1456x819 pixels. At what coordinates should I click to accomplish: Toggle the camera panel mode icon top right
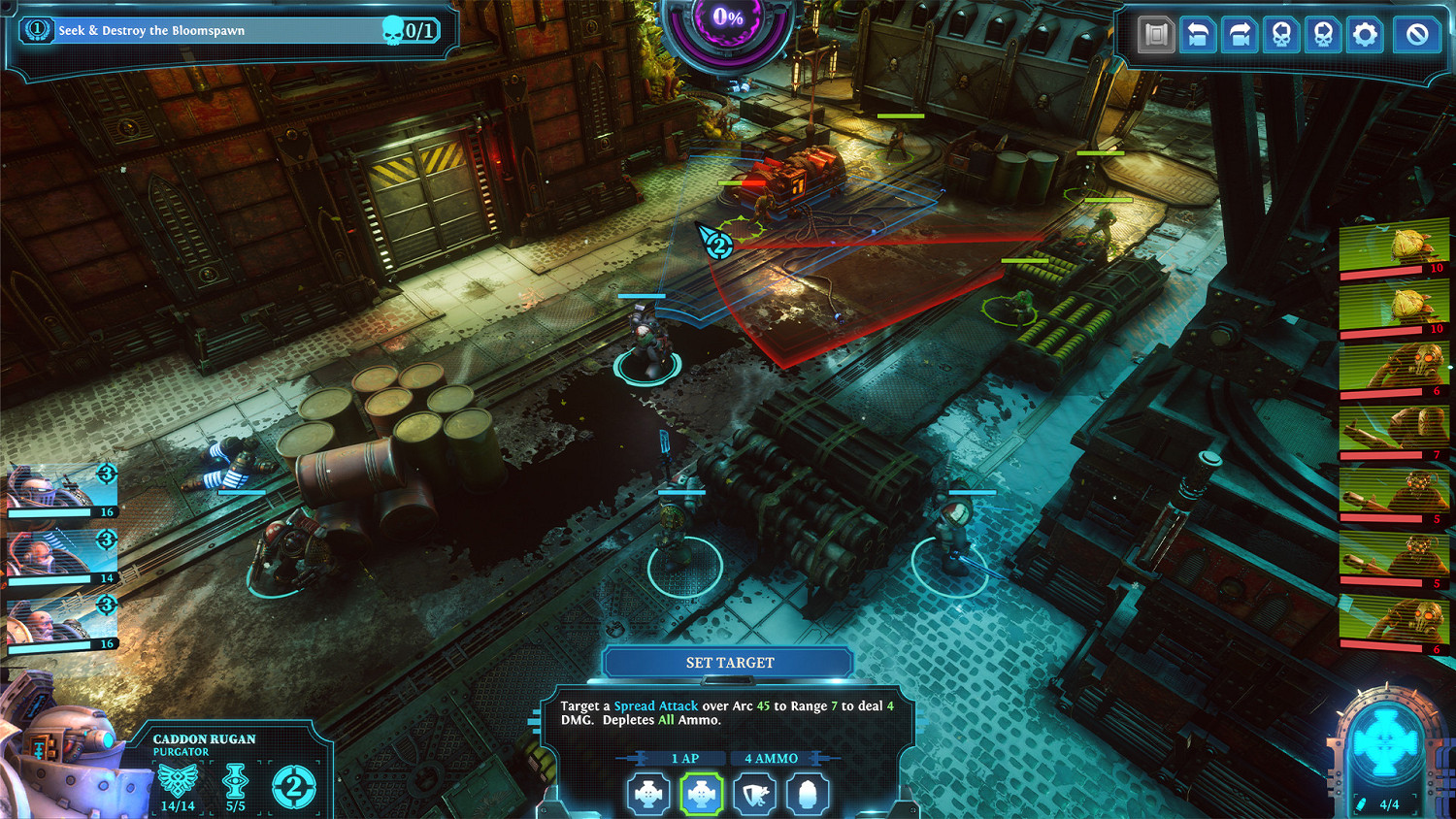[x=1154, y=34]
